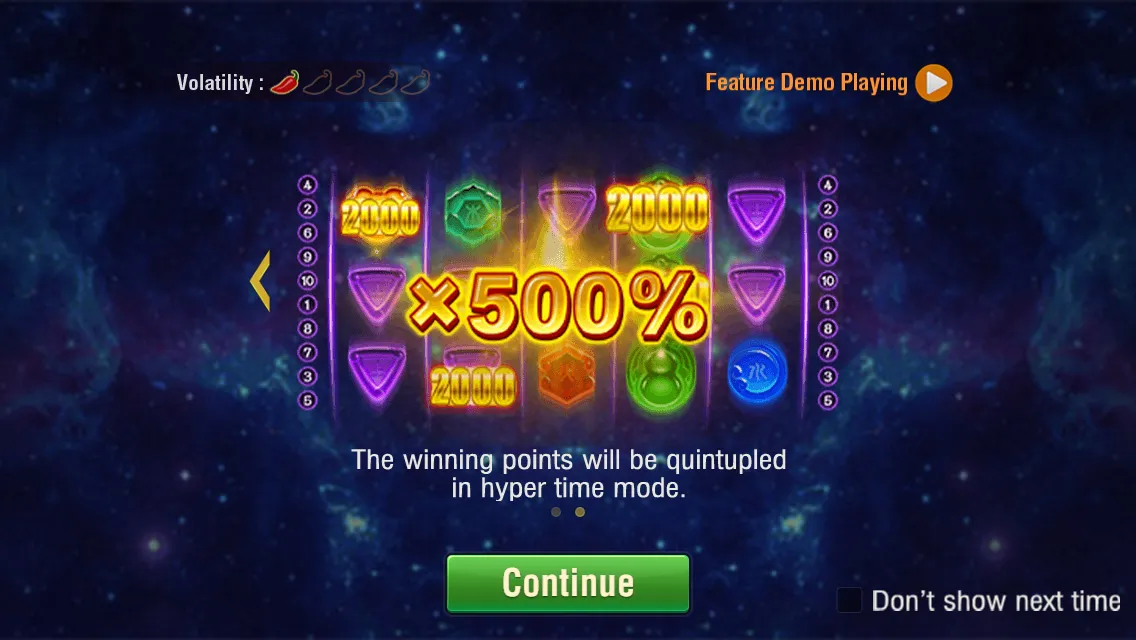1136x640 pixels.
Task: Go to previous slide with yellow arrow
Action: [x=260, y=281]
